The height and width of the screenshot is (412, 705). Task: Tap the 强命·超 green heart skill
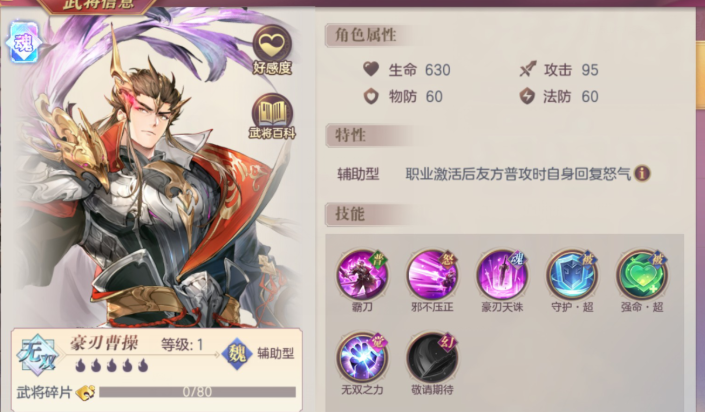[x=641, y=273]
